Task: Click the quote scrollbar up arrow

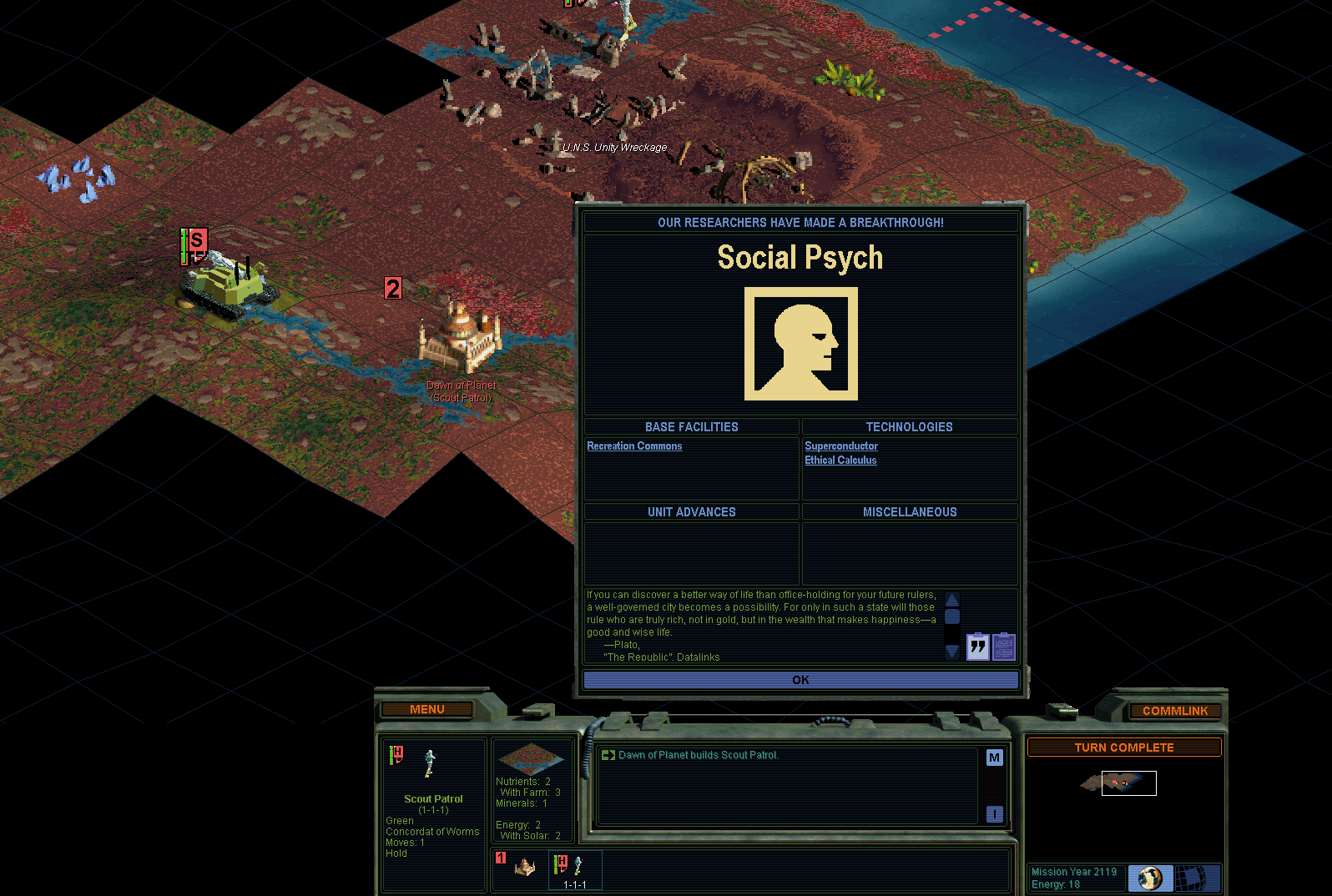Action: click(x=951, y=600)
